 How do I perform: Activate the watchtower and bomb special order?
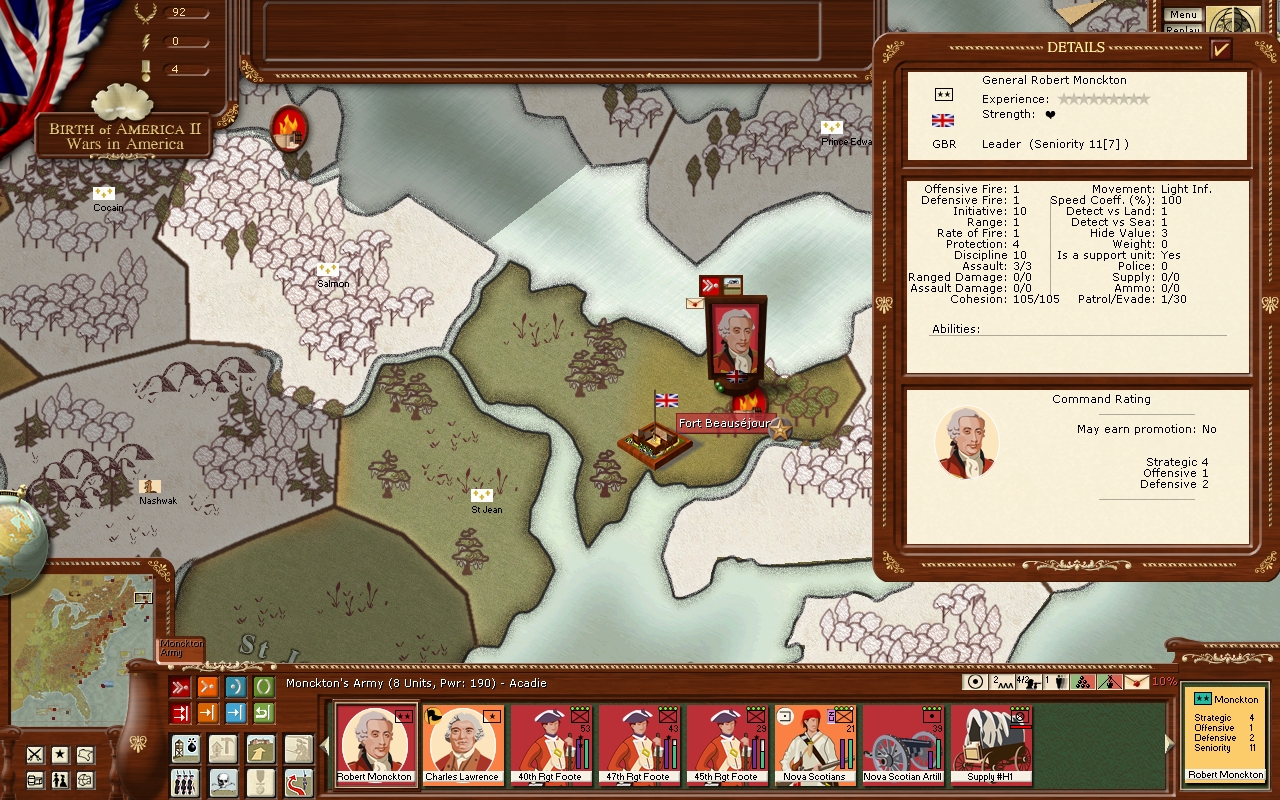(x=184, y=748)
